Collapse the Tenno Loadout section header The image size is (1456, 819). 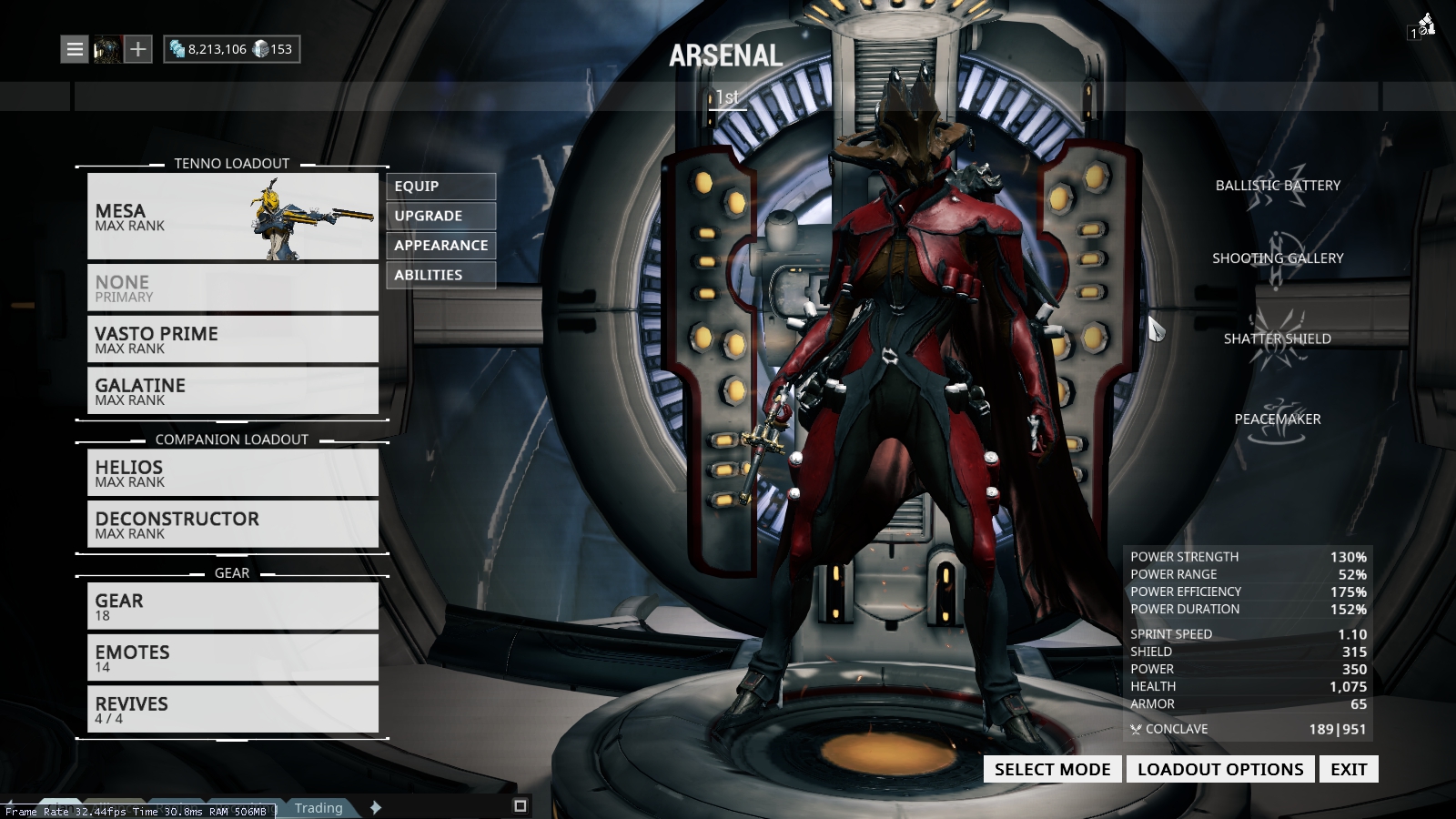230,164
